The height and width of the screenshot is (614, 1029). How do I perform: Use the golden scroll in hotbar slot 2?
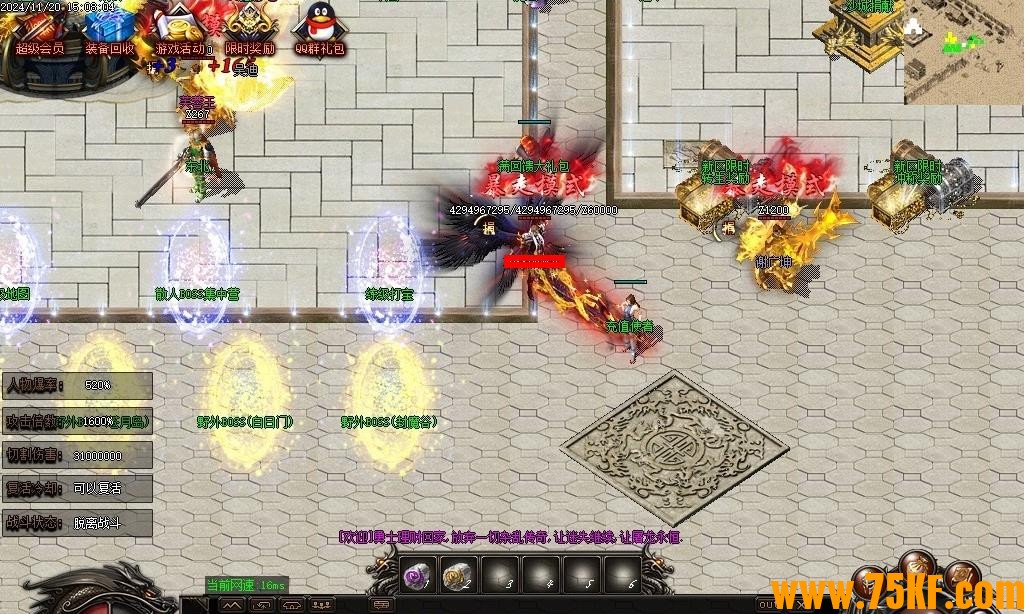(457, 575)
